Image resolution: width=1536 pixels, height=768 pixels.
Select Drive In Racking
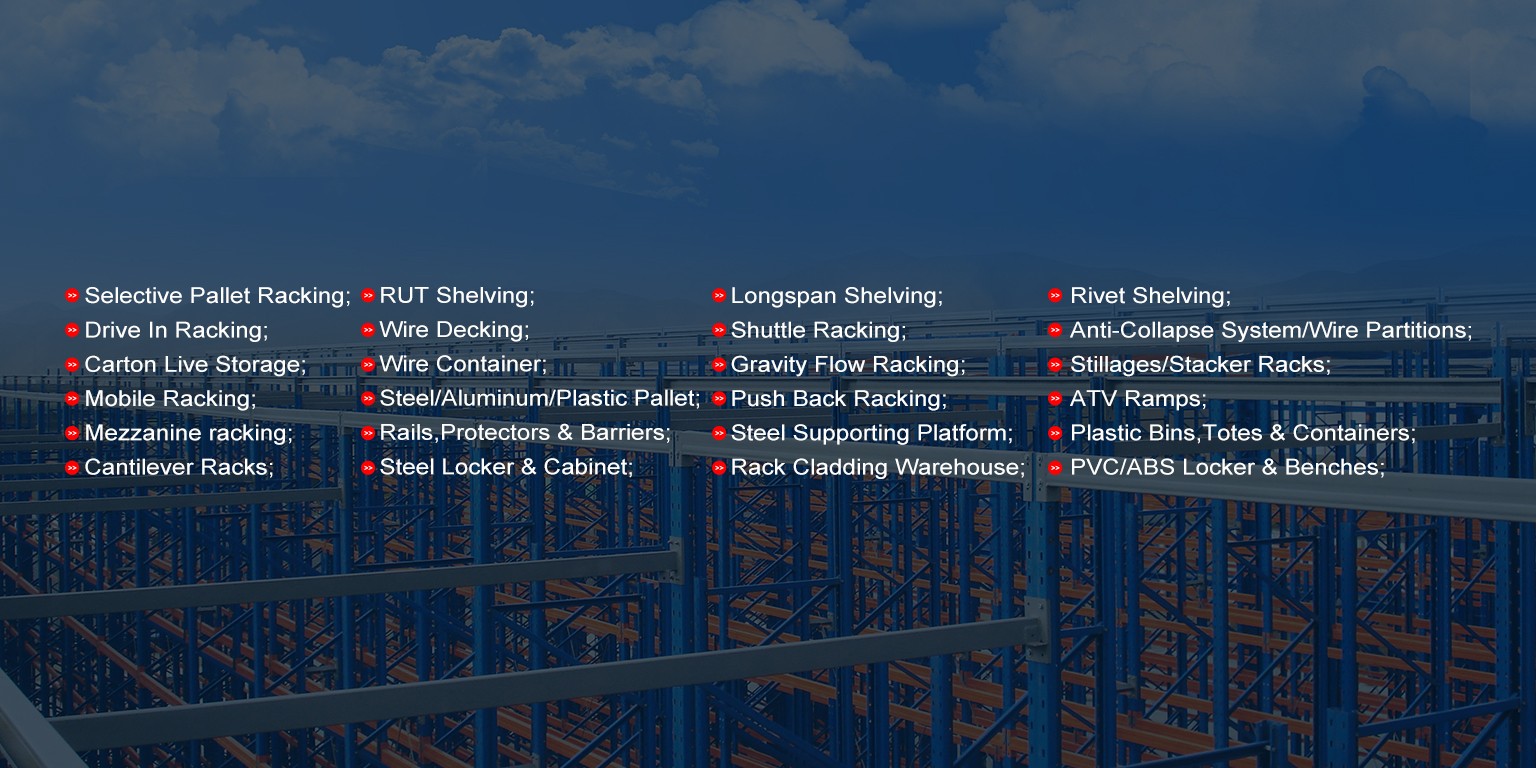(175, 330)
